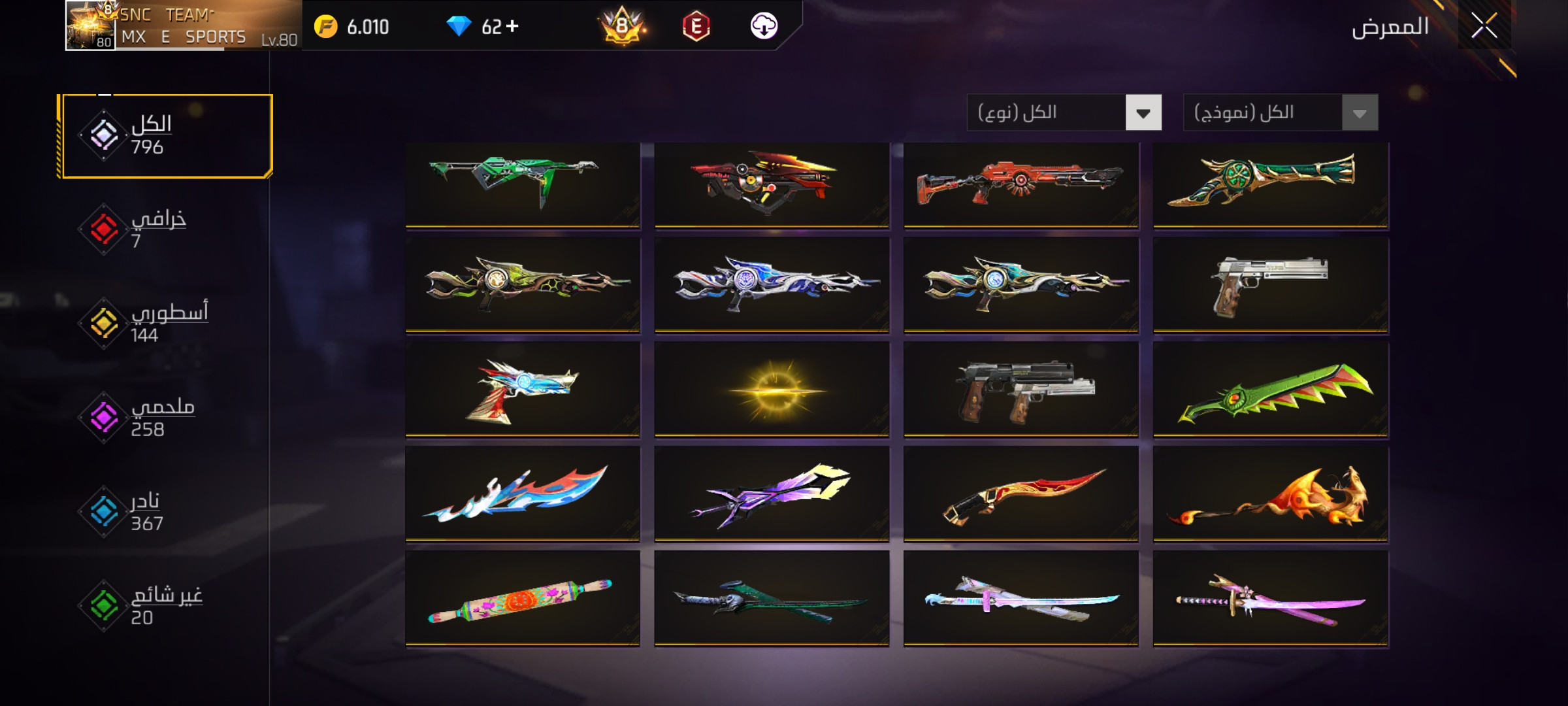Viewport: 1568px width, 706px height.
Task: Choose the pink katana skin
Action: (1270, 599)
